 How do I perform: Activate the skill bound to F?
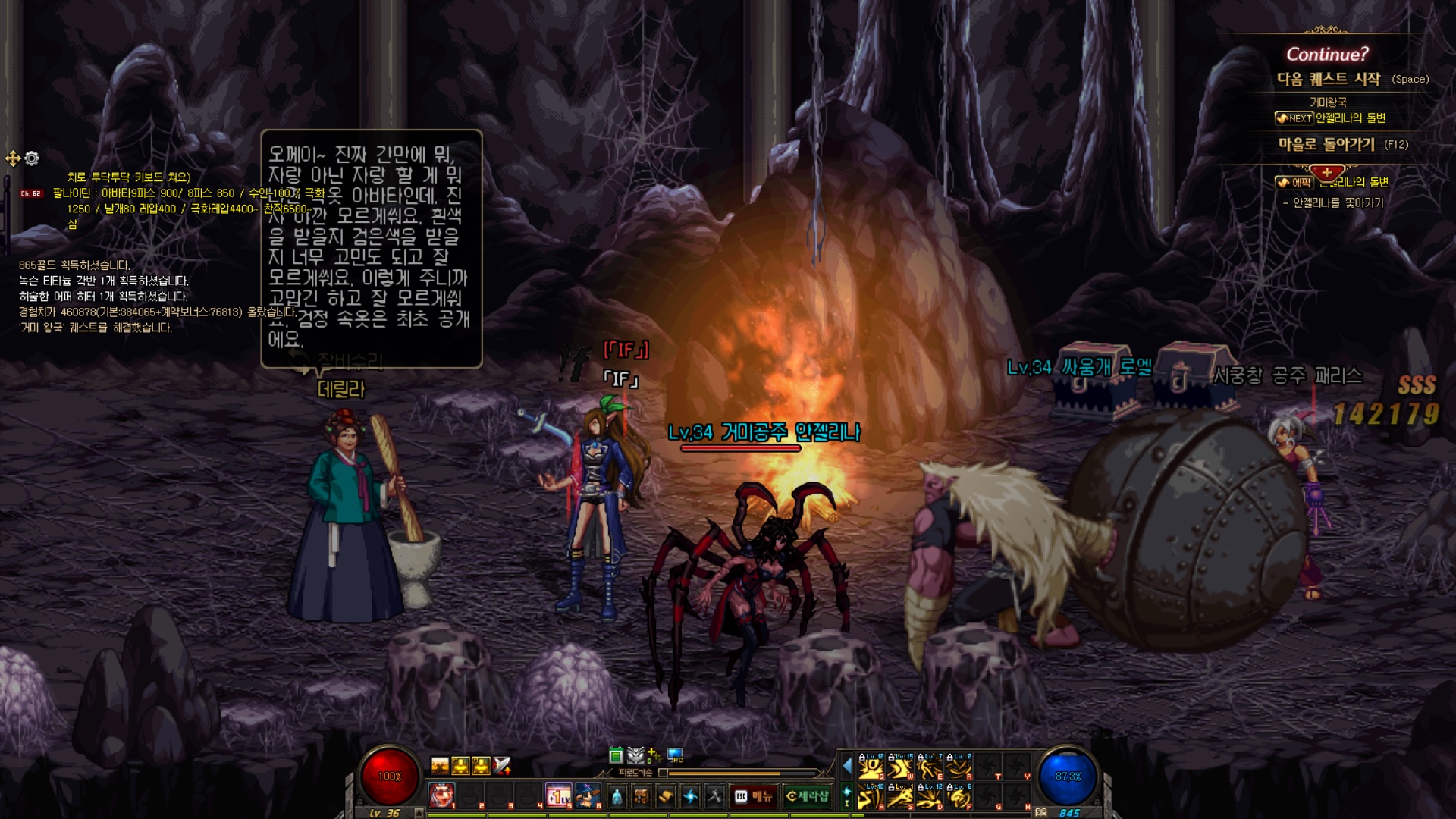pyautogui.click(x=959, y=797)
